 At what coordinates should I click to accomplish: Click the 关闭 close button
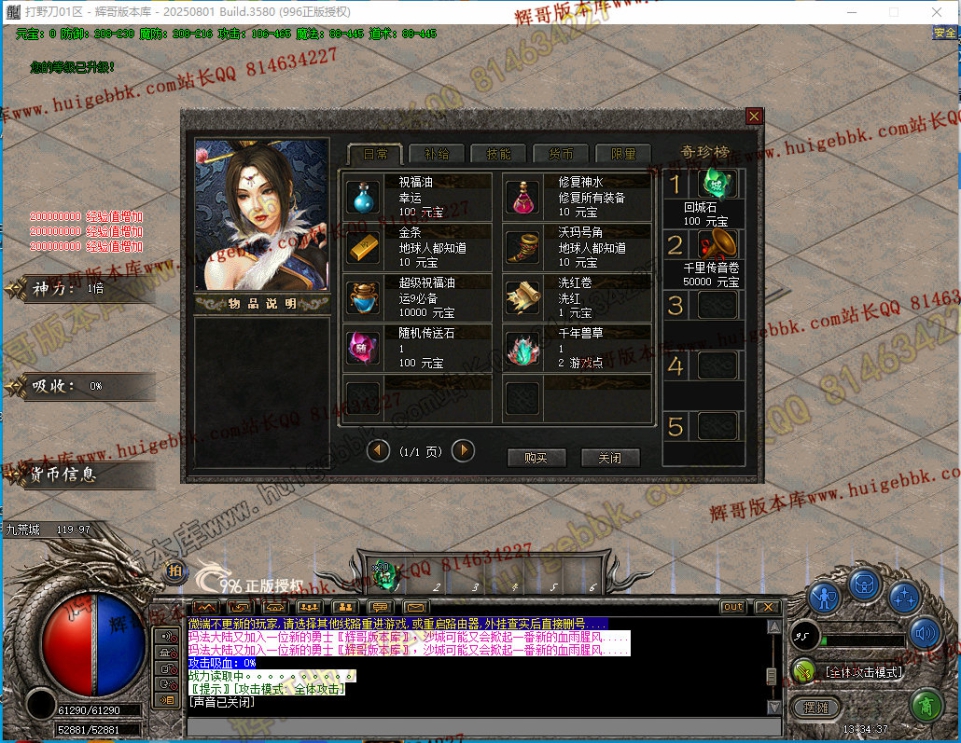610,458
